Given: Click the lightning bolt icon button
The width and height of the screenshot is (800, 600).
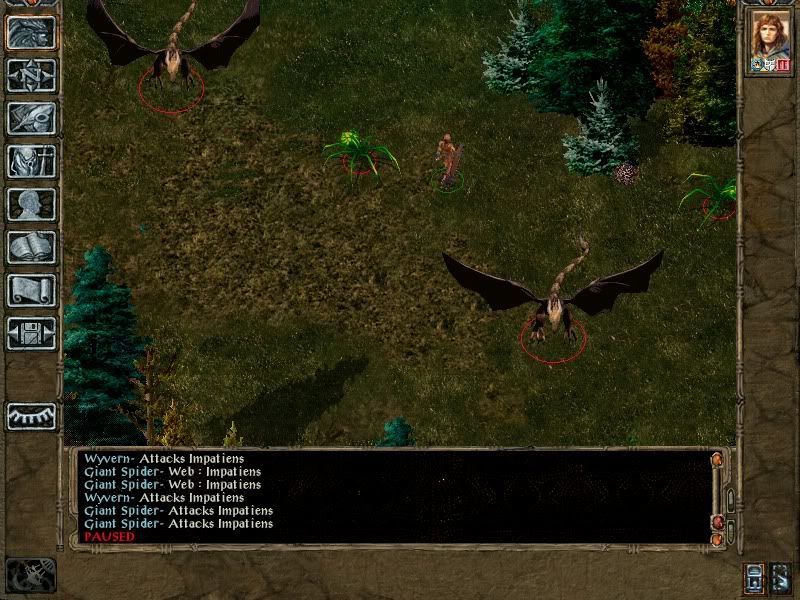Looking at the screenshot, I should tap(780, 578).
